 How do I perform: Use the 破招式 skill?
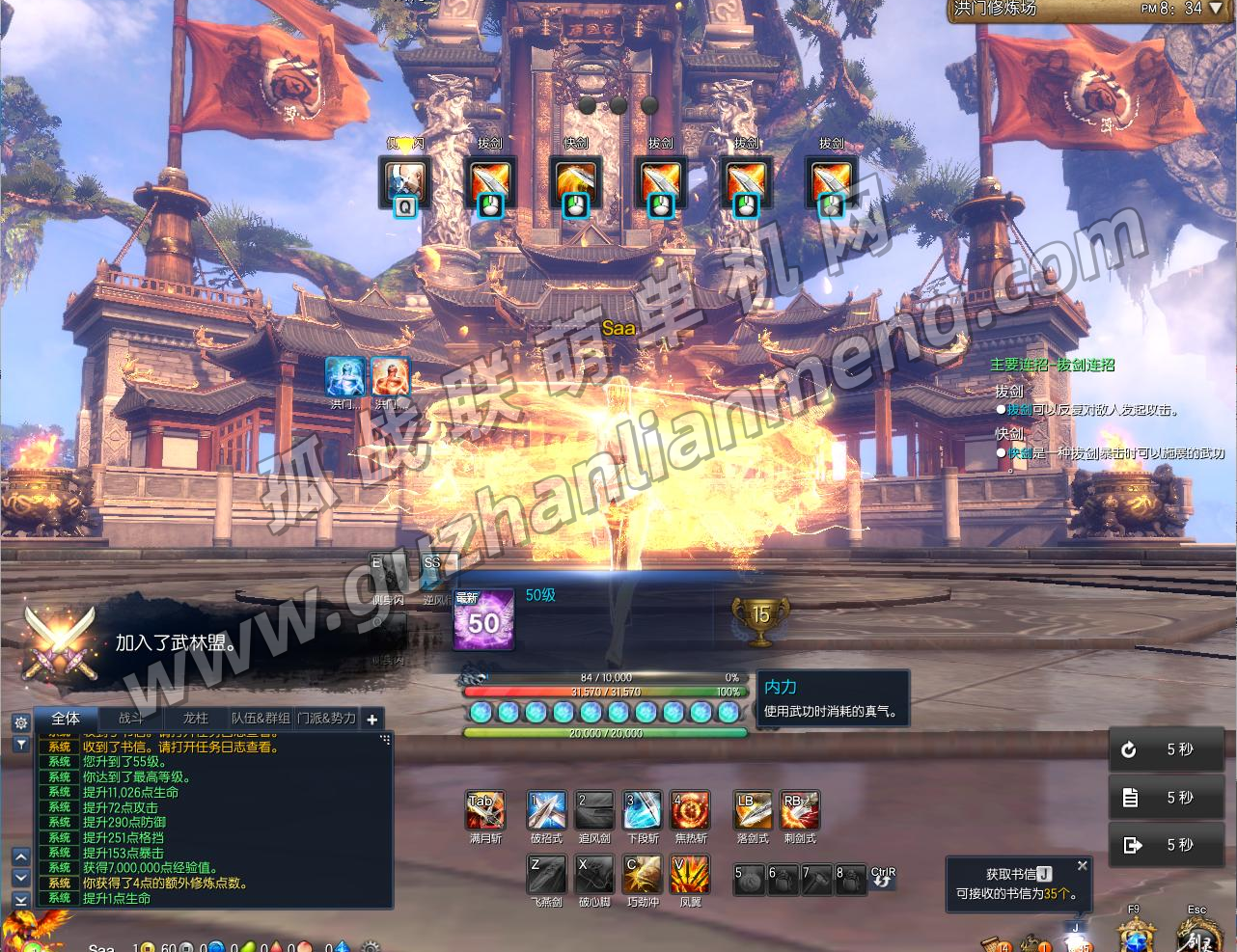click(x=546, y=811)
